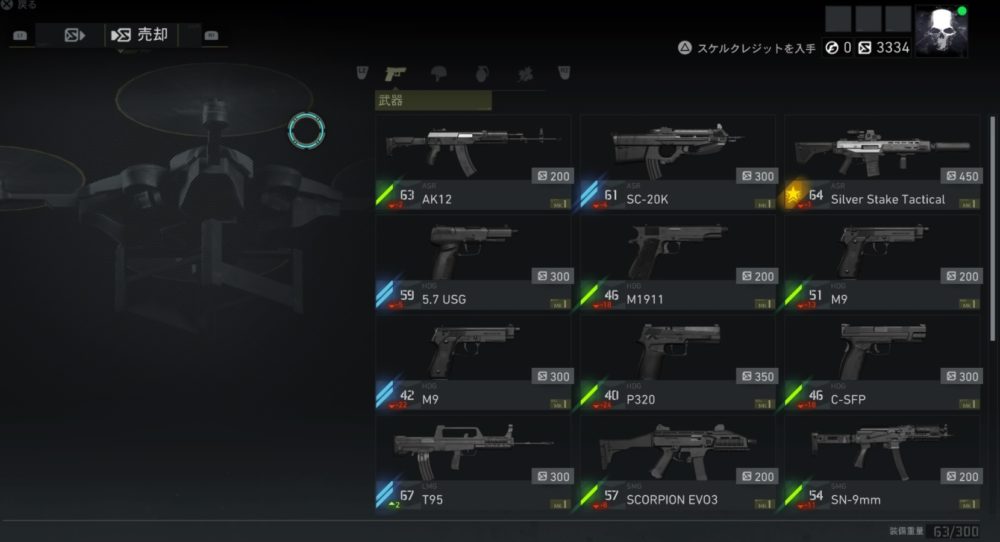The image size is (1000, 542).
Task: Select the Silver Stake Tactical rifle
Action: coord(881,162)
